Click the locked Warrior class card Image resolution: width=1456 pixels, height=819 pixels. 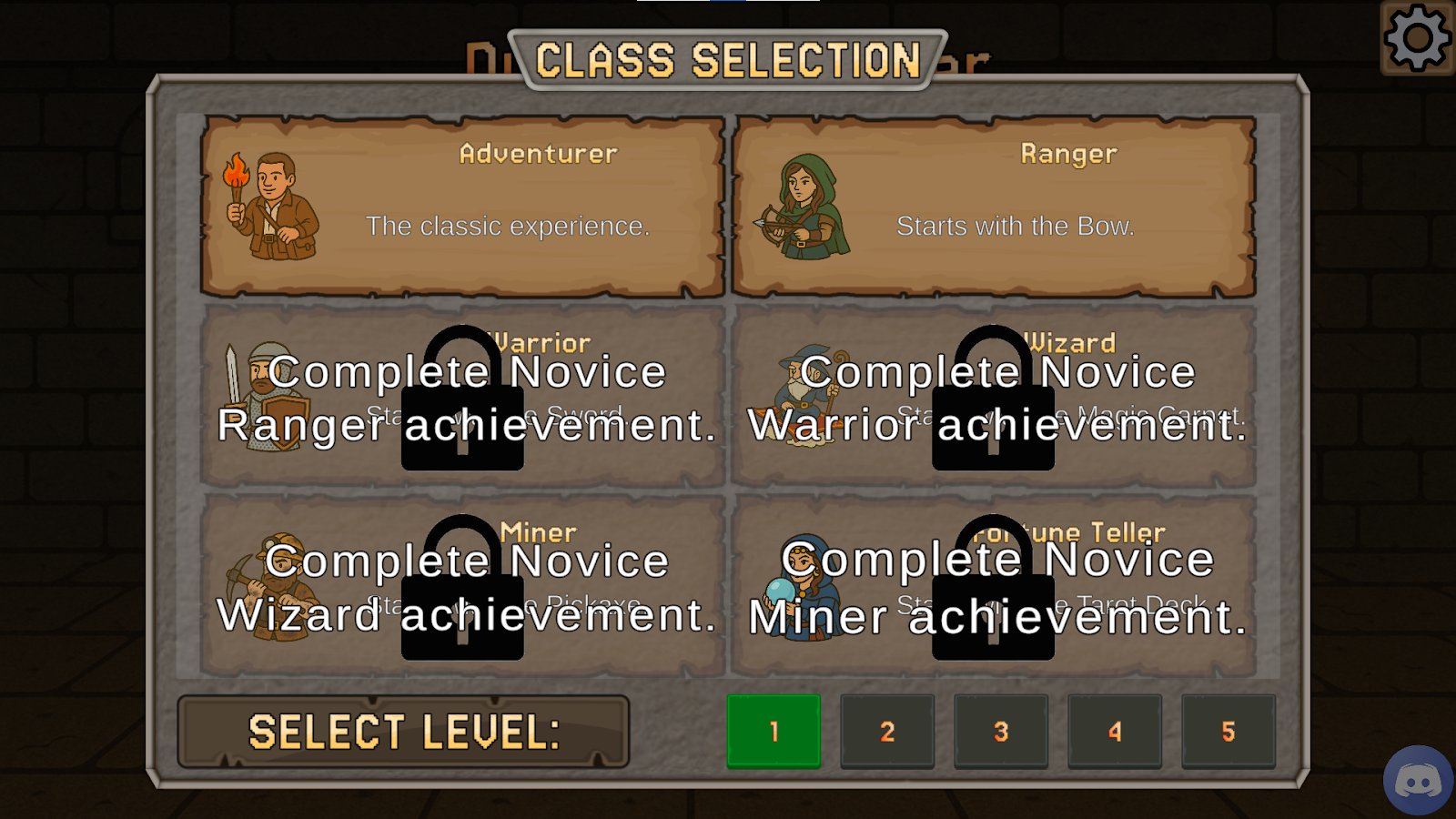click(x=462, y=397)
